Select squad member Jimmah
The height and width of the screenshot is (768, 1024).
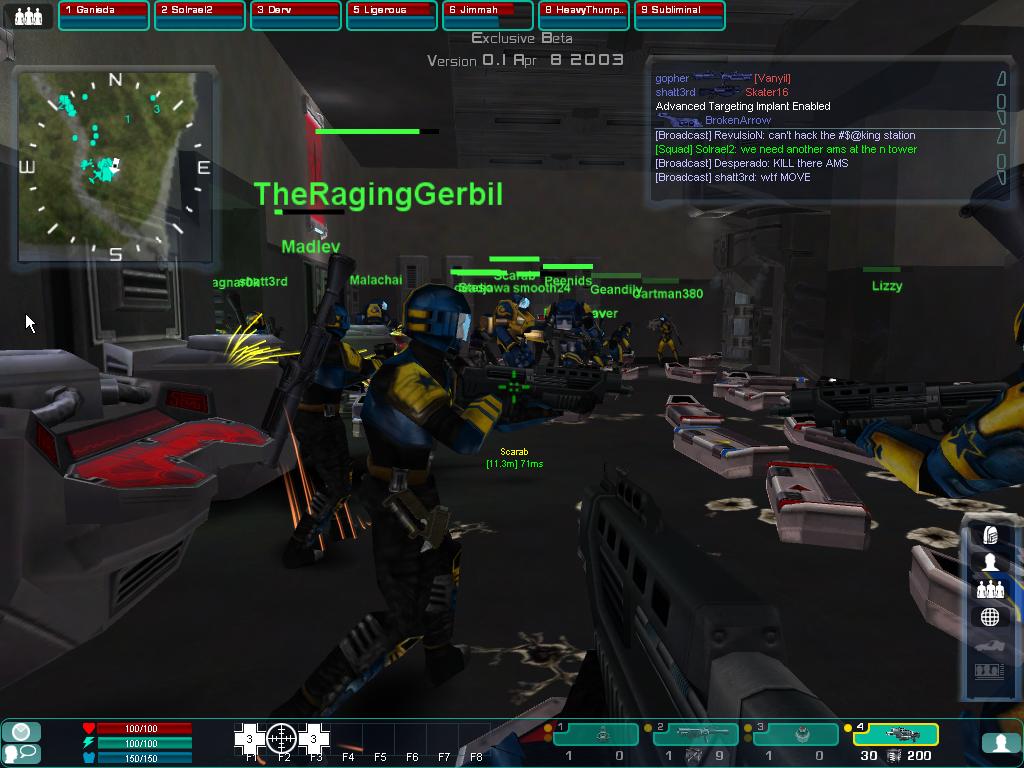point(487,15)
